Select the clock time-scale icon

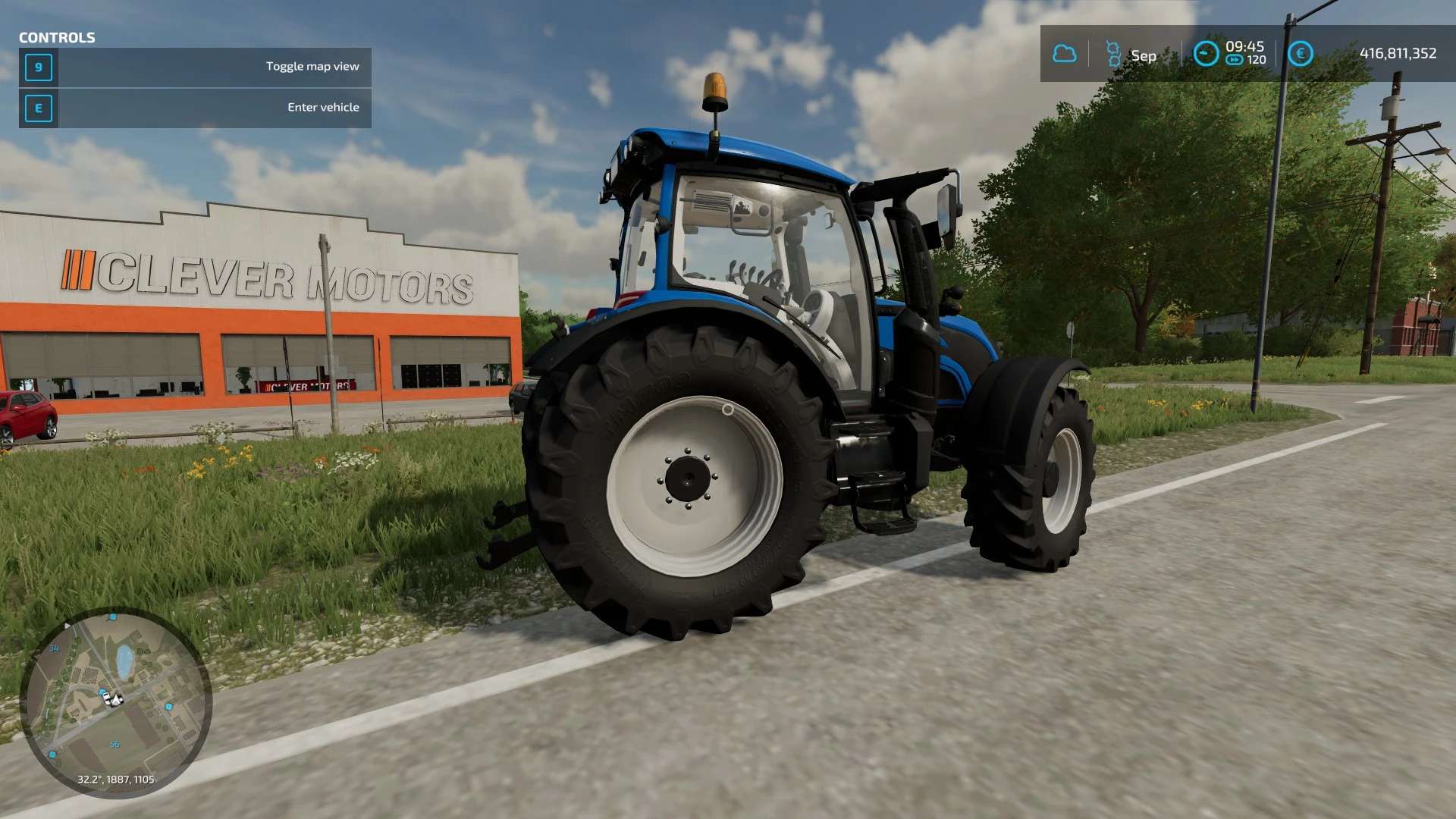1205,54
